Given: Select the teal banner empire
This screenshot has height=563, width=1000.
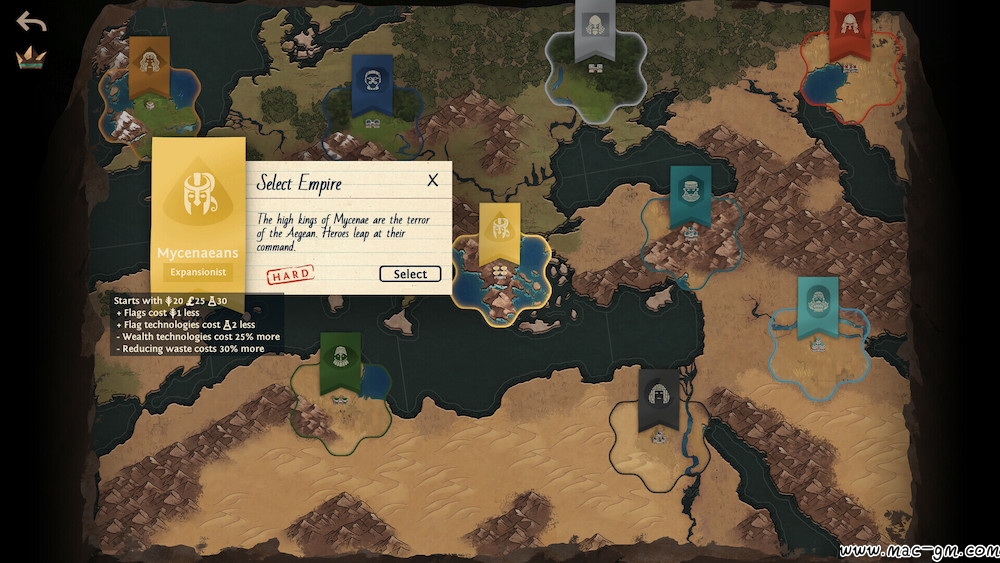Looking at the screenshot, I should click(x=690, y=193).
